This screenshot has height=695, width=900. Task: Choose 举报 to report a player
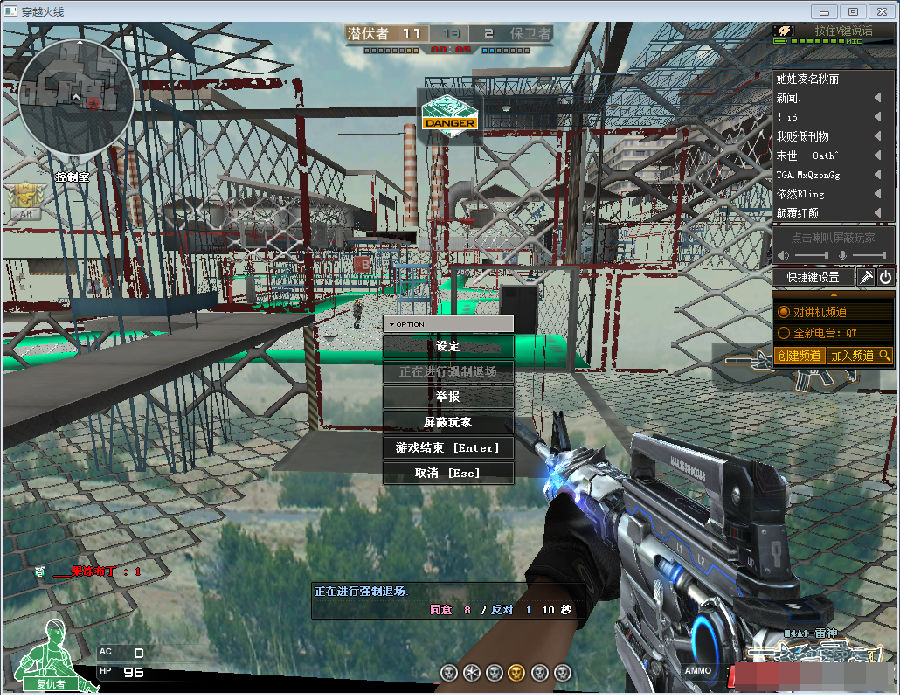coord(448,397)
